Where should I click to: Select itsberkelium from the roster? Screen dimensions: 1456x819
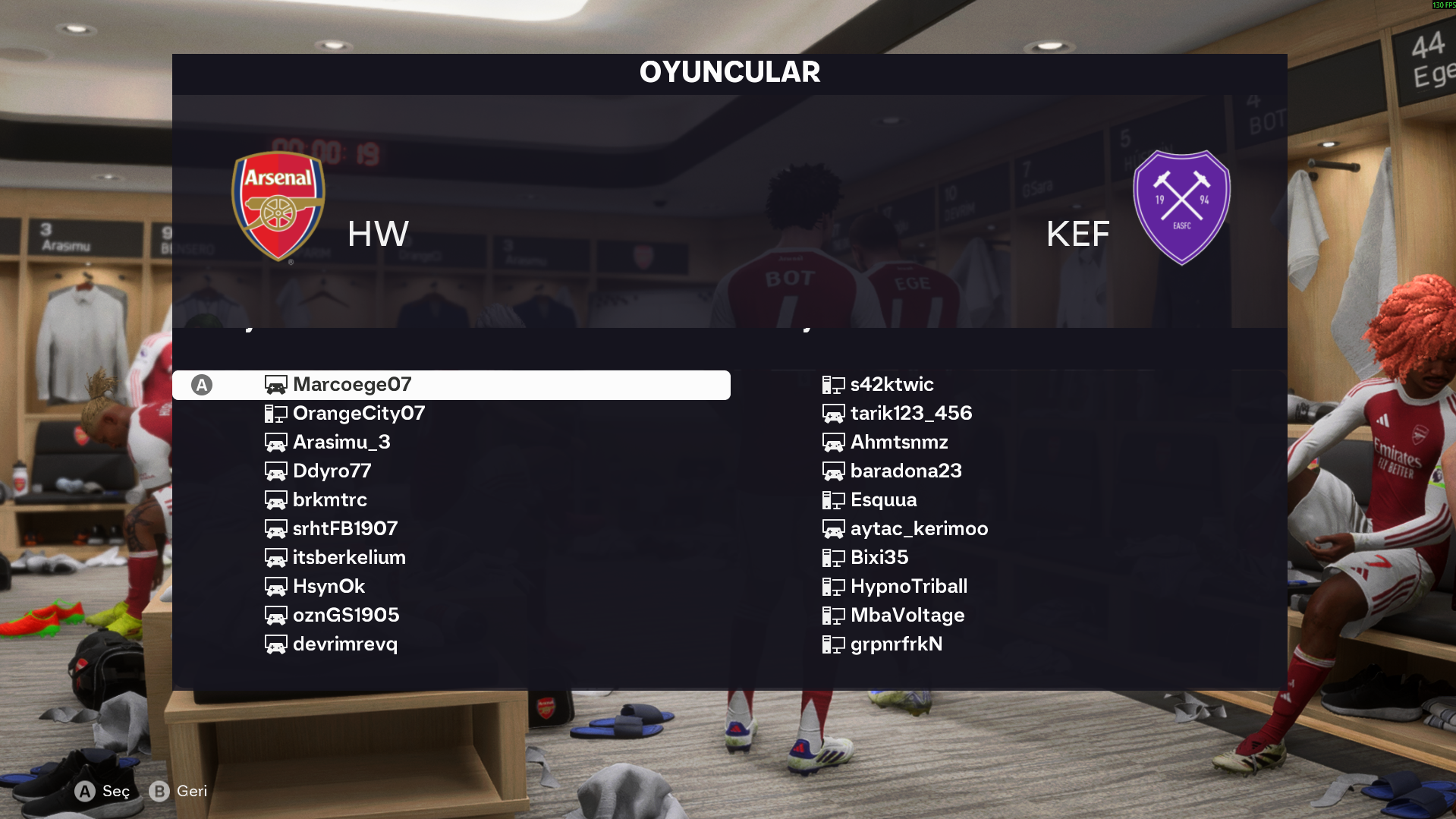pyautogui.click(x=349, y=558)
